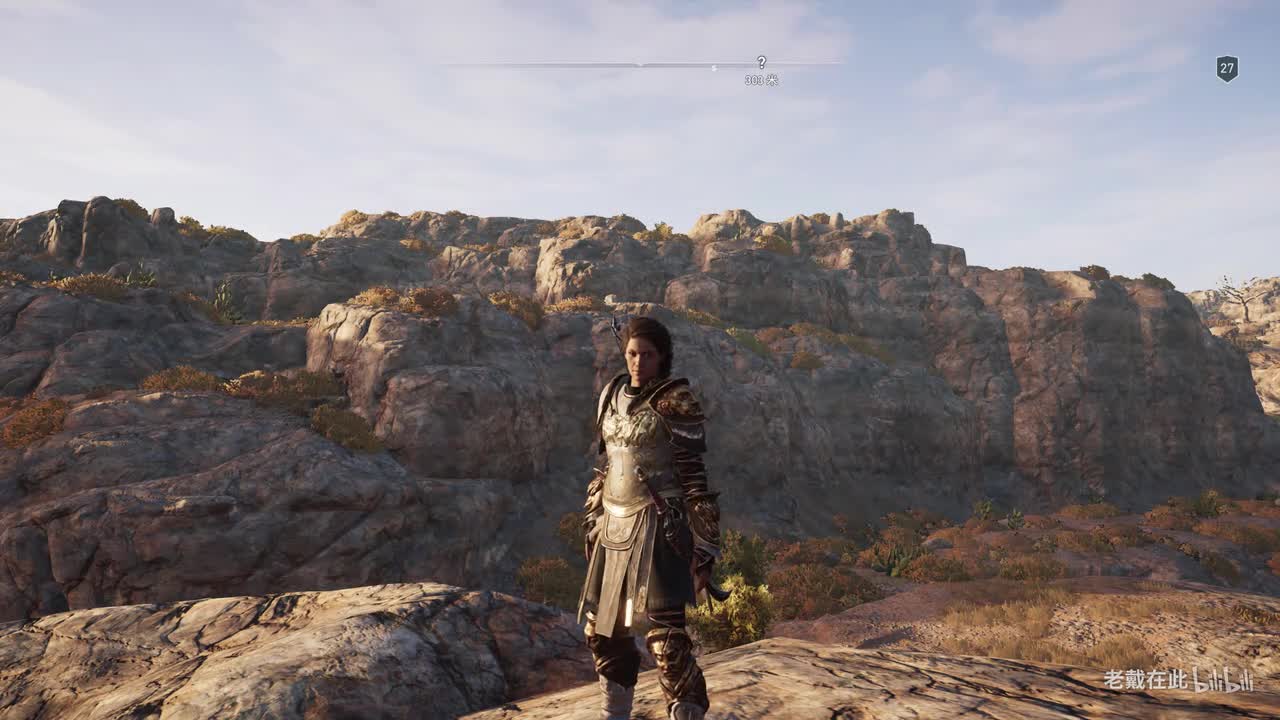The height and width of the screenshot is (720, 1280).
Task: Select the level 27 shield badge
Action: tap(1227, 68)
